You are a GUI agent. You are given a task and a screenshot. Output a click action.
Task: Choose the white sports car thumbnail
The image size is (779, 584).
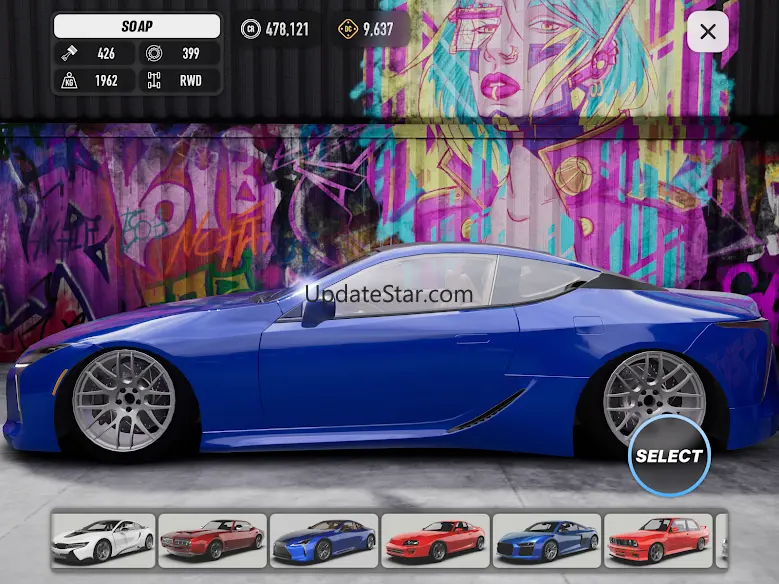[103, 540]
